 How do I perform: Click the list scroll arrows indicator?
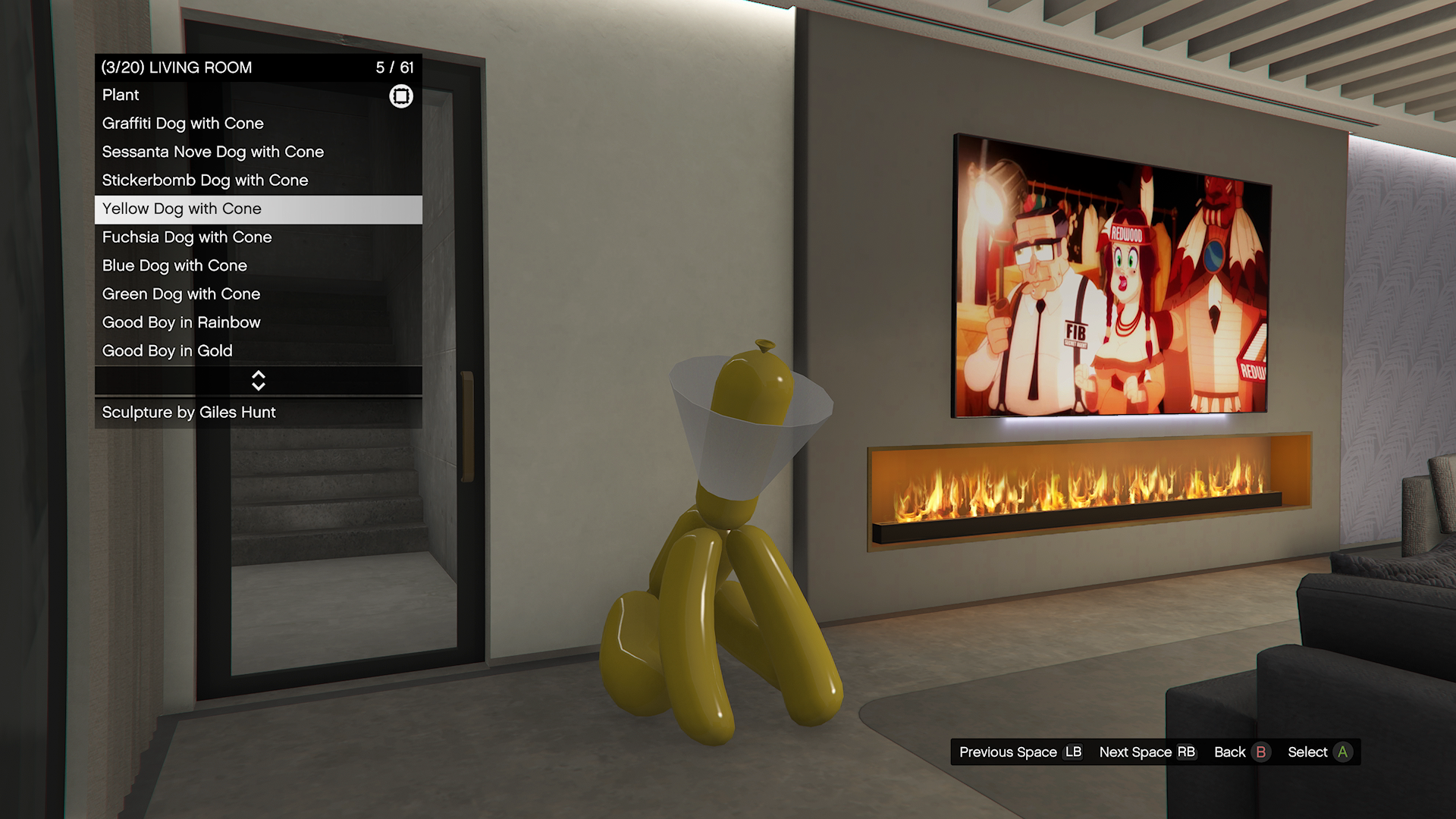259,381
